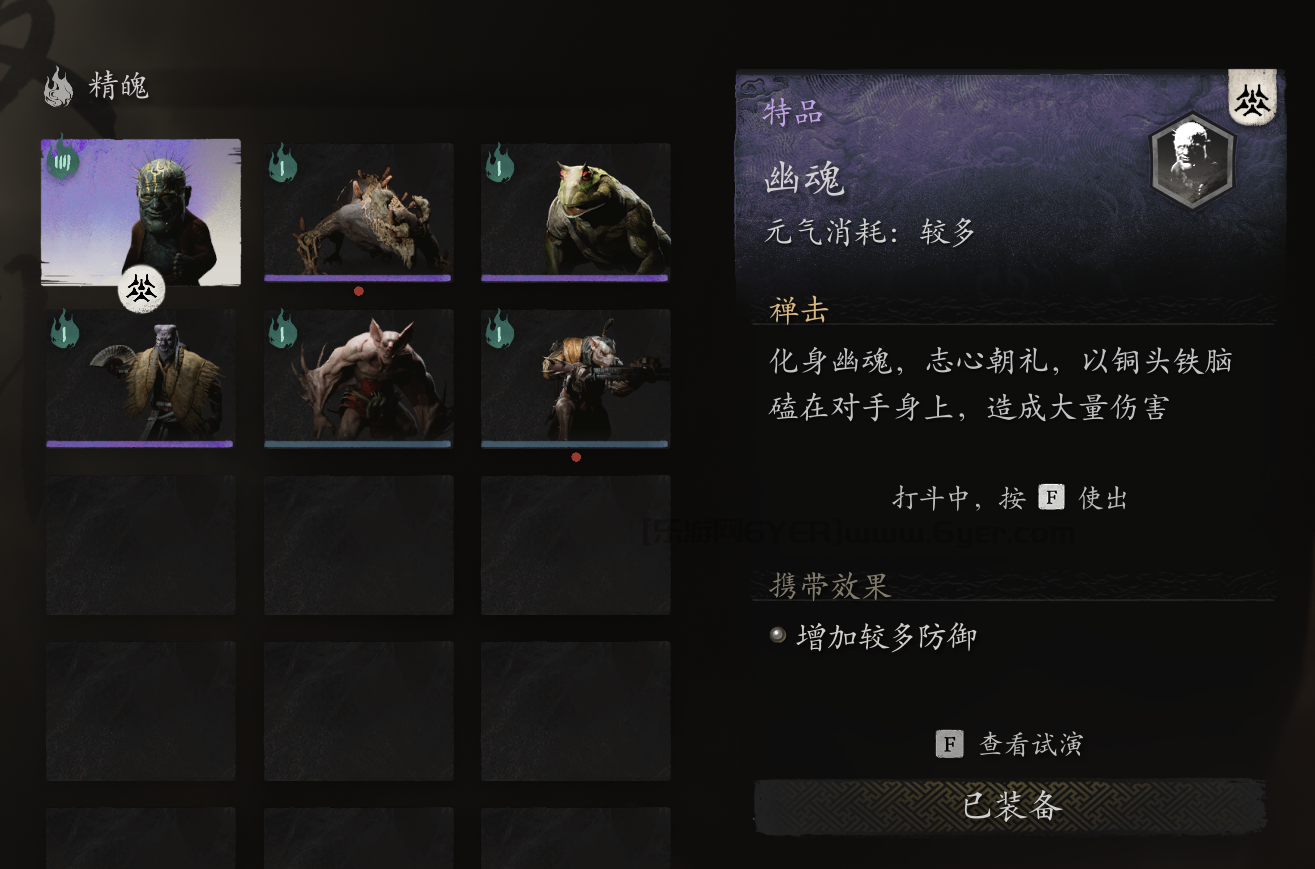Viewport: 1315px width, 869px height.
Task: Select the fan-holding spirit thumbnail
Action: pos(141,377)
